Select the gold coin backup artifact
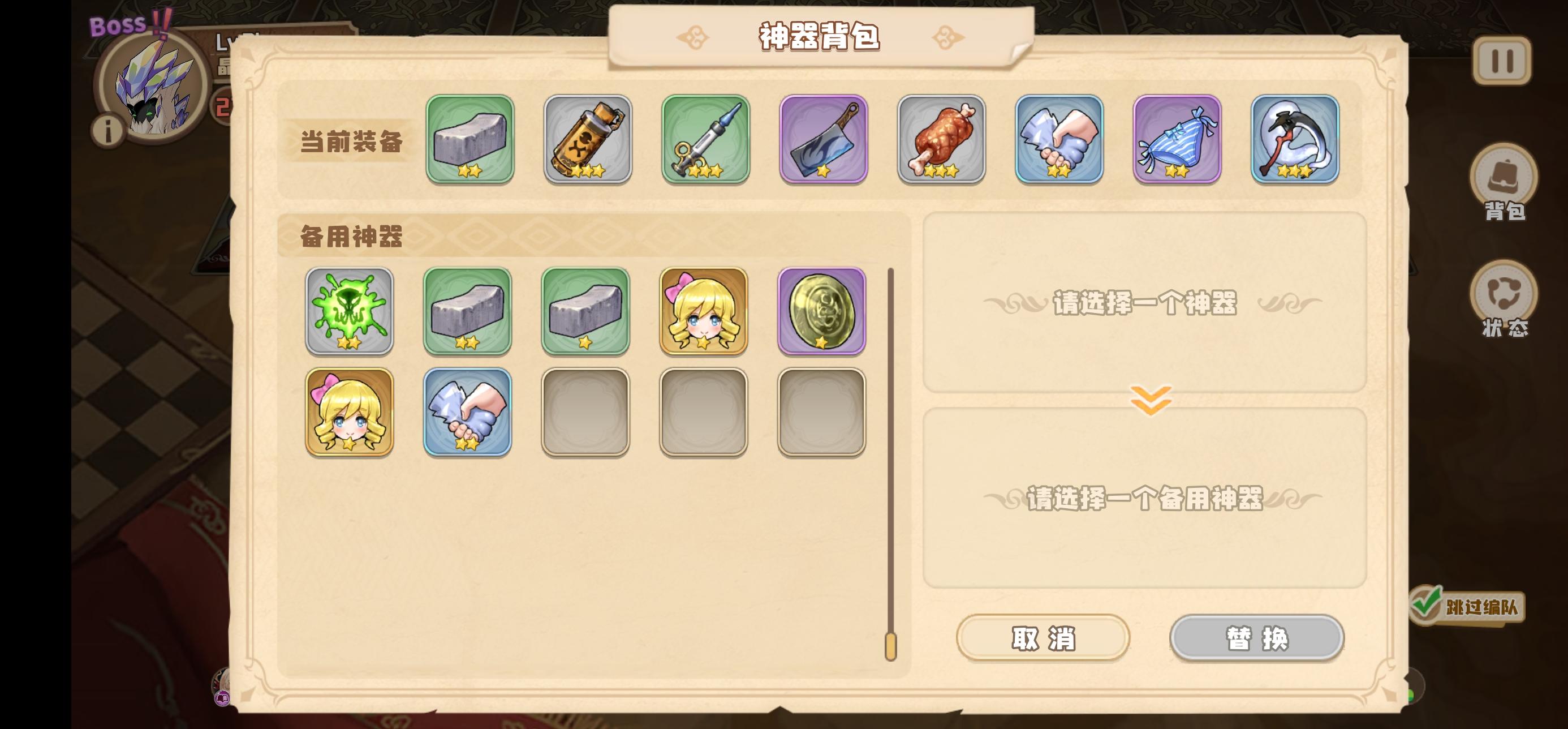This screenshot has width=1568, height=729. [x=822, y=311]
